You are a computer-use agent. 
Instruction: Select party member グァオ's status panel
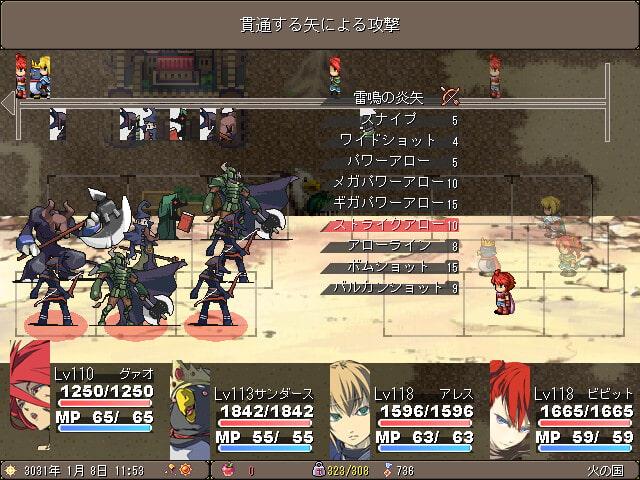coord(85,398)
